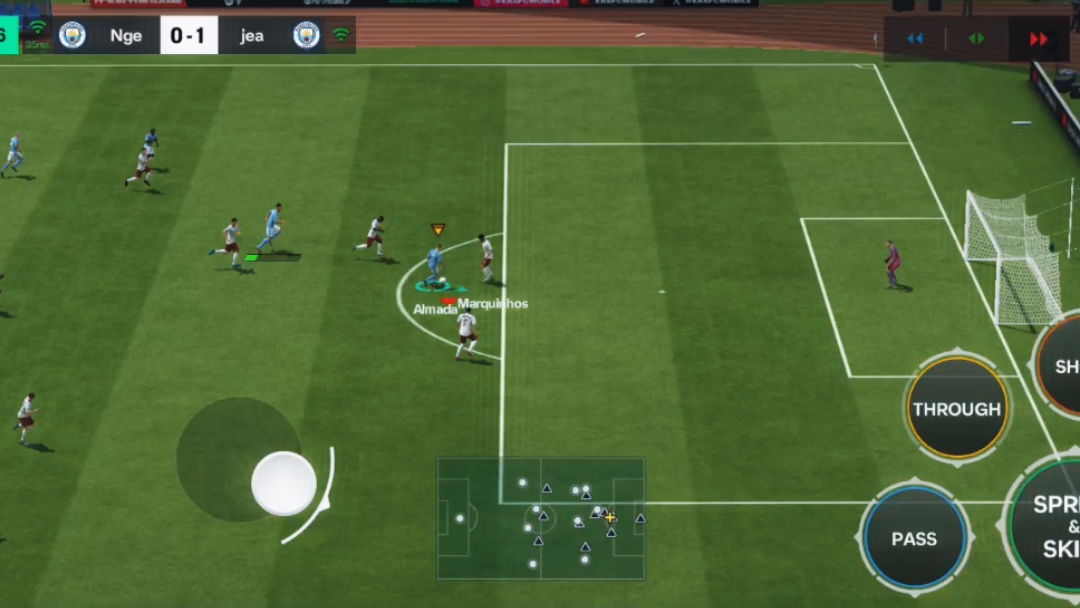1080x608 pixels.
Task: Select the pitch radar minimap
Action: [541, 518]
